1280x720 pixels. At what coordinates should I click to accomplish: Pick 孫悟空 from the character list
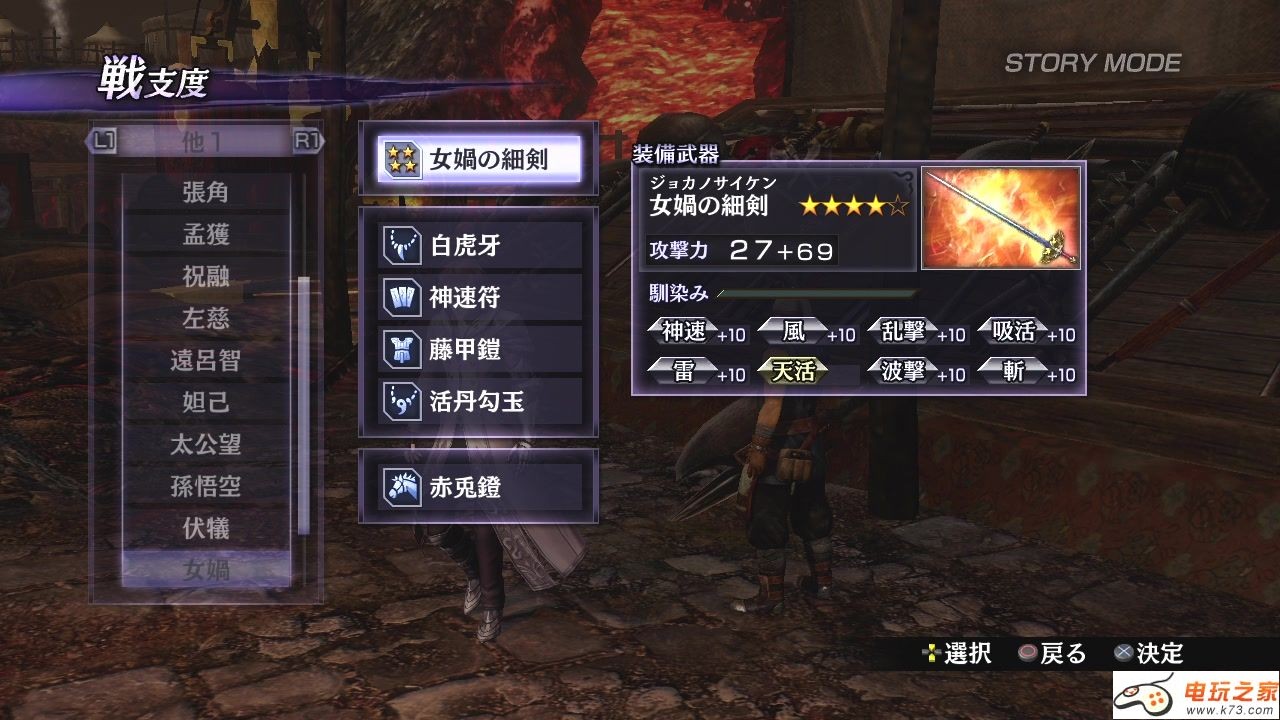click(x=206, y=487)
